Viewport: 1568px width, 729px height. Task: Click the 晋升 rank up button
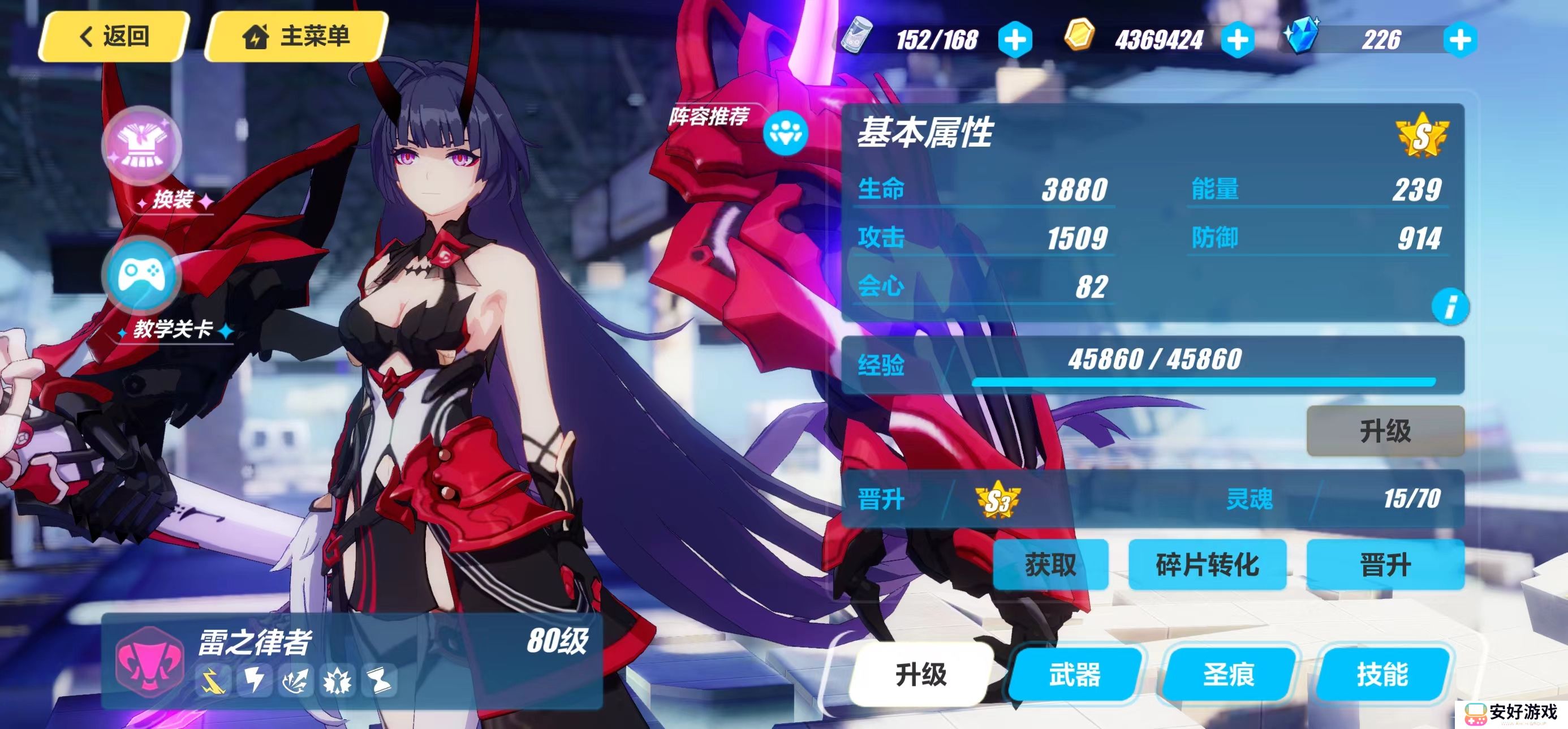coord(1385,564)
